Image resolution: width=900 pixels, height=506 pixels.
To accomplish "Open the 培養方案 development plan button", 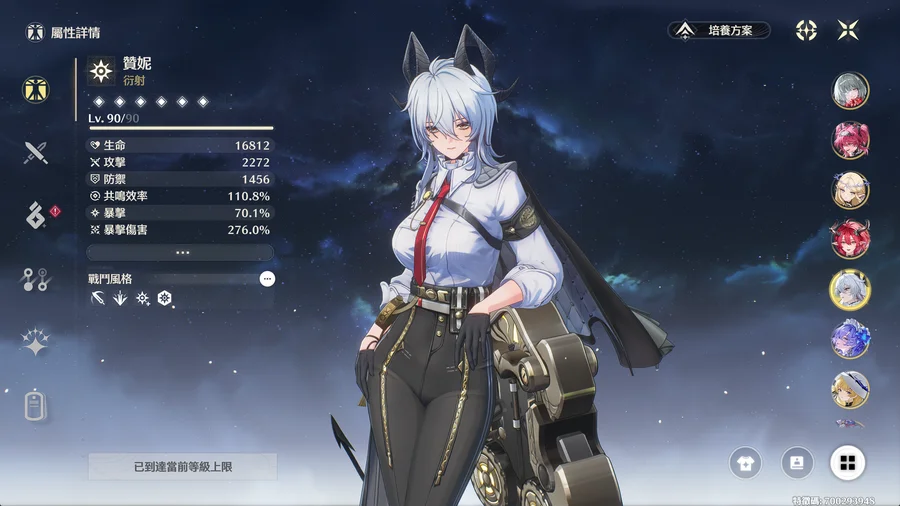I will point(719,31).
